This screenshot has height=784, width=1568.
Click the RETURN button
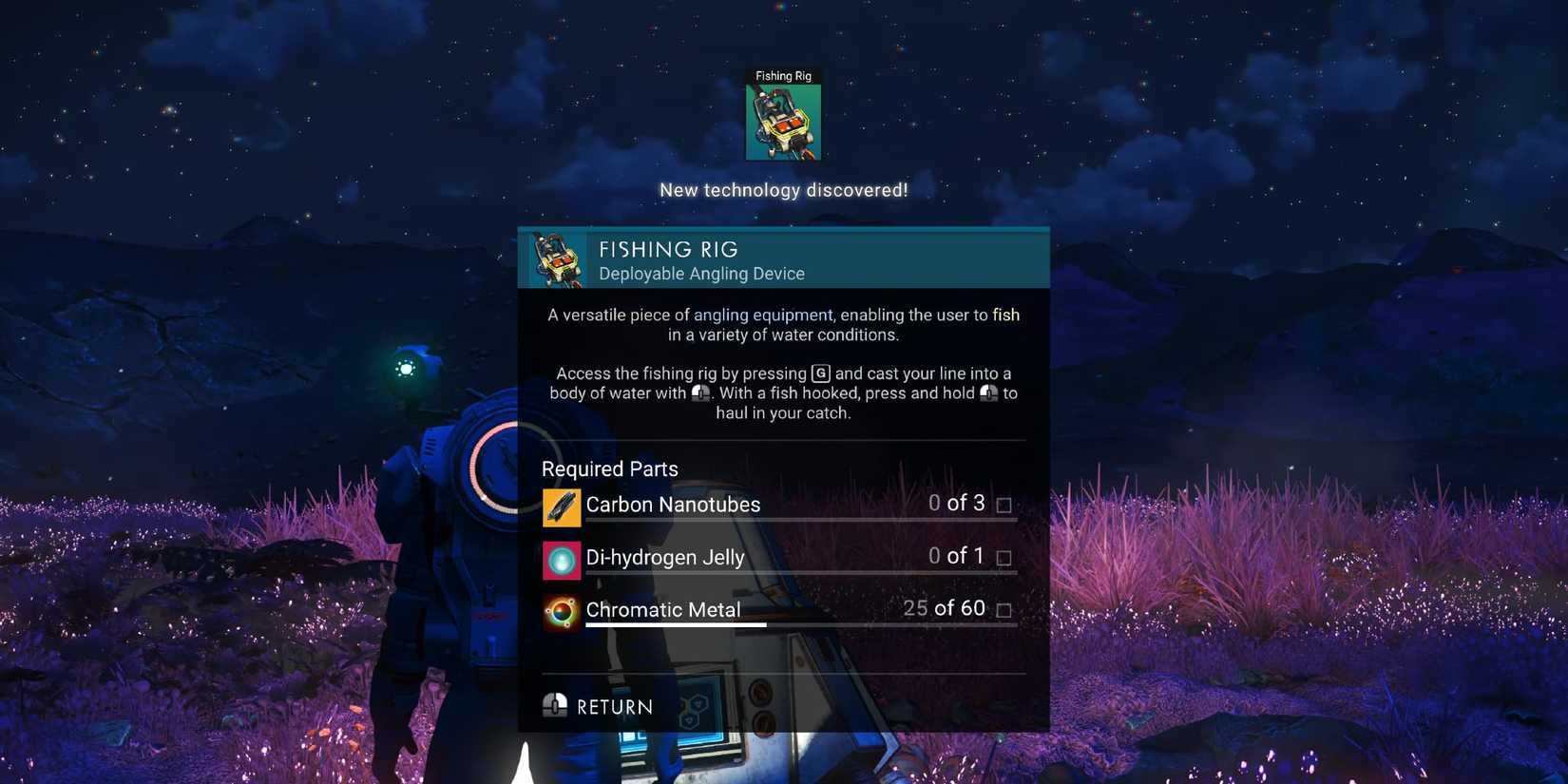(x=613, y=705)
